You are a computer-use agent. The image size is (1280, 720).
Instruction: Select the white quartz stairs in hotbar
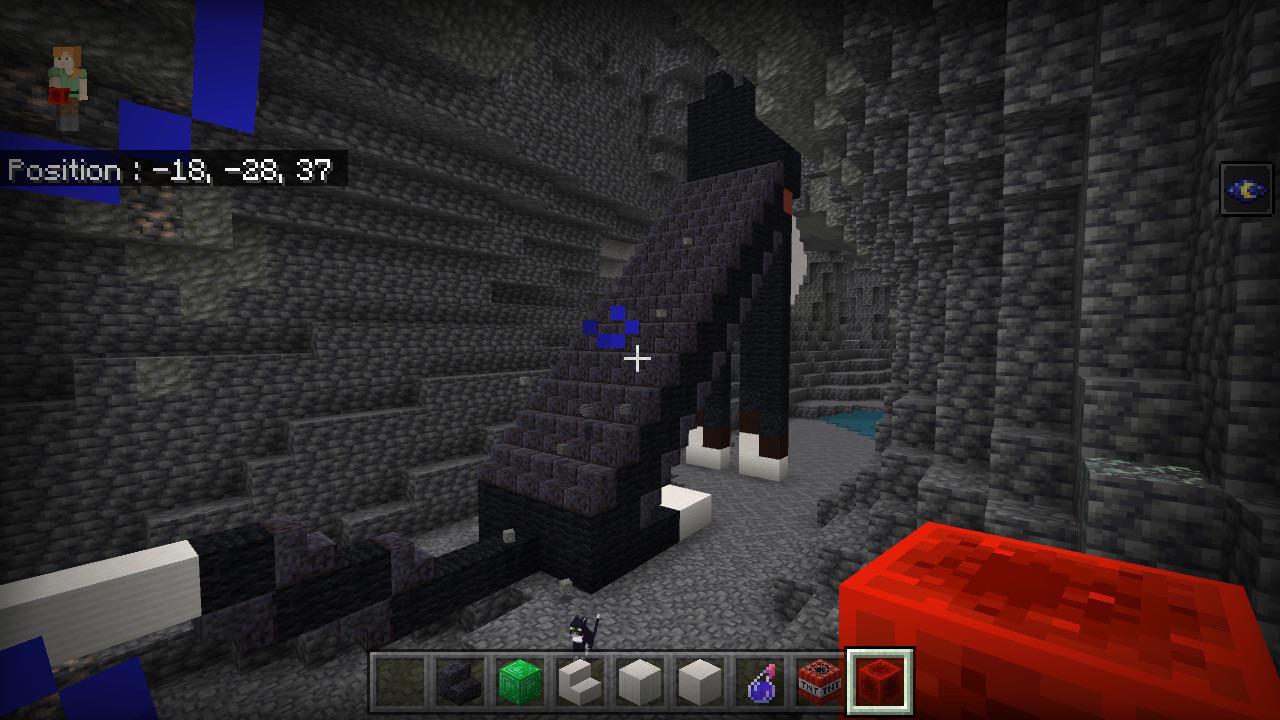(582, 680)
